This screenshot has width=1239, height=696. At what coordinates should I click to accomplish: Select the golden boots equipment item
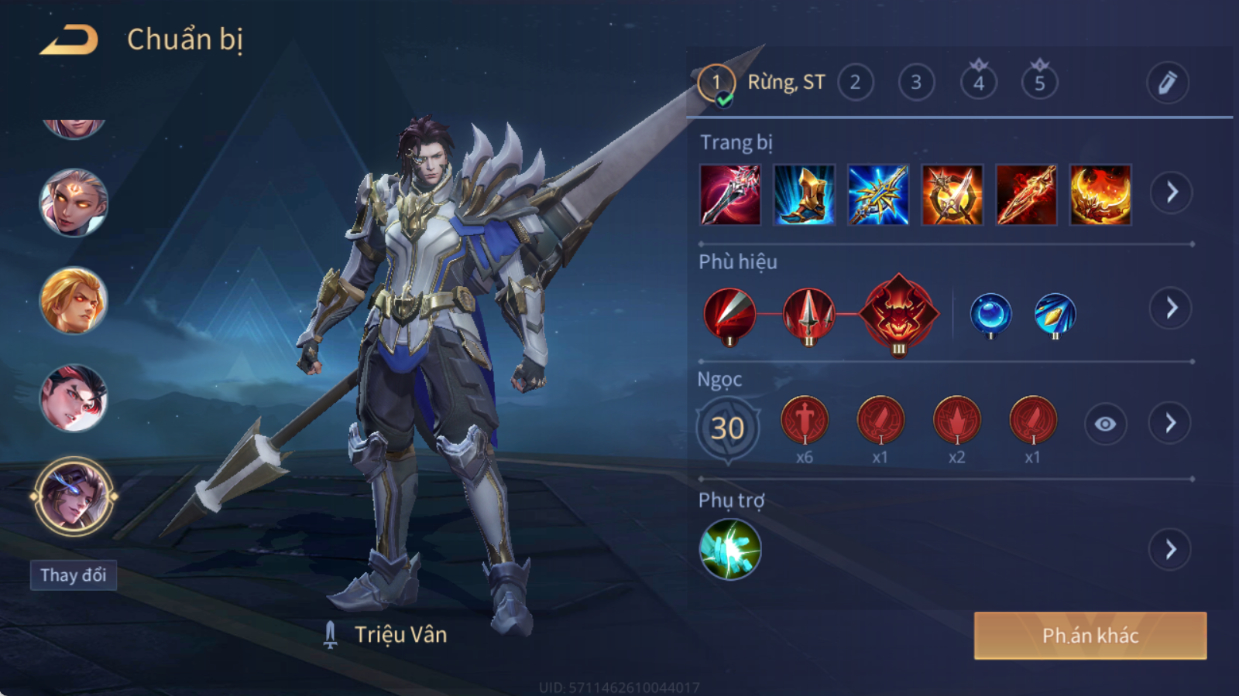[x=804, y=194]
